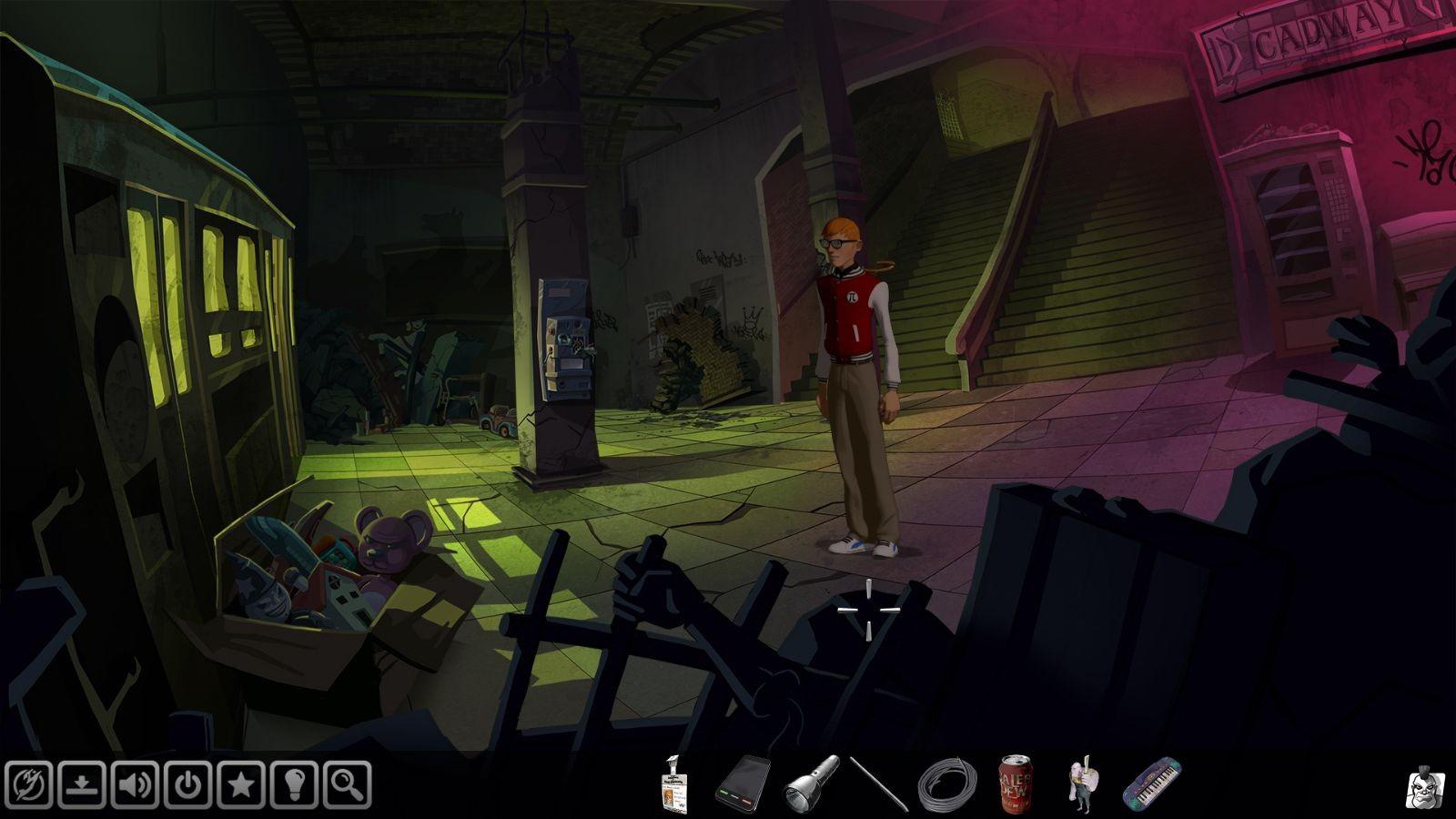Open the star achievements button

[x=240, y=784]
